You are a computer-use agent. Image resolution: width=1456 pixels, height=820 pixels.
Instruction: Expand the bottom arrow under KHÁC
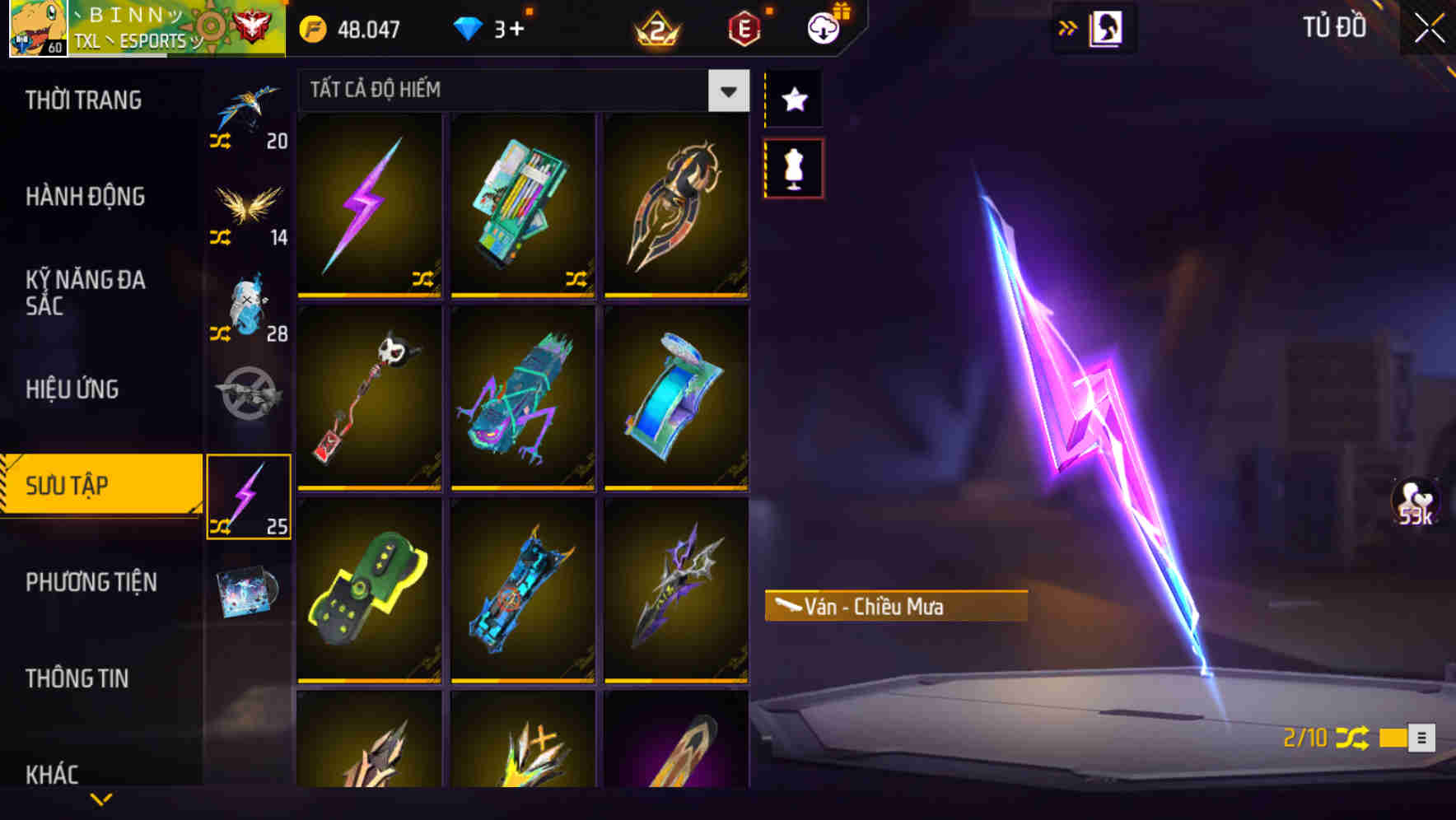[100, 799]
